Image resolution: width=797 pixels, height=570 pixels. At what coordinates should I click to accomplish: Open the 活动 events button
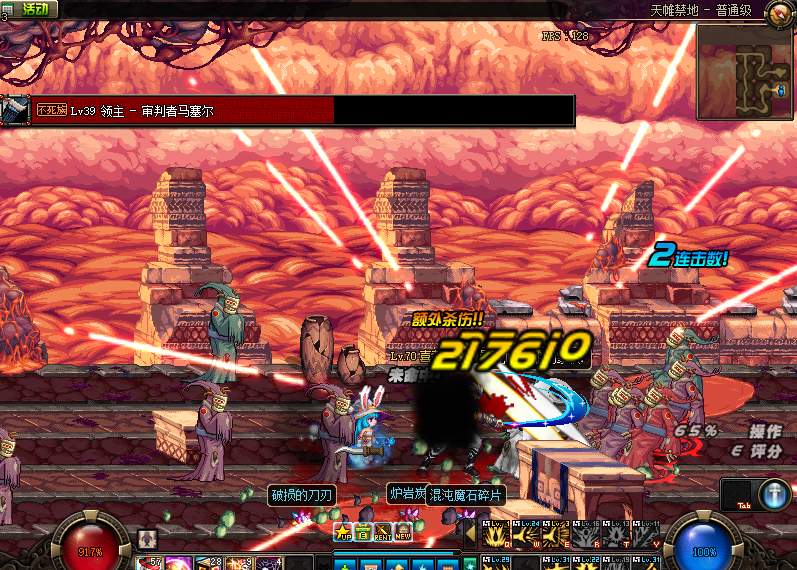coord(32,8)
